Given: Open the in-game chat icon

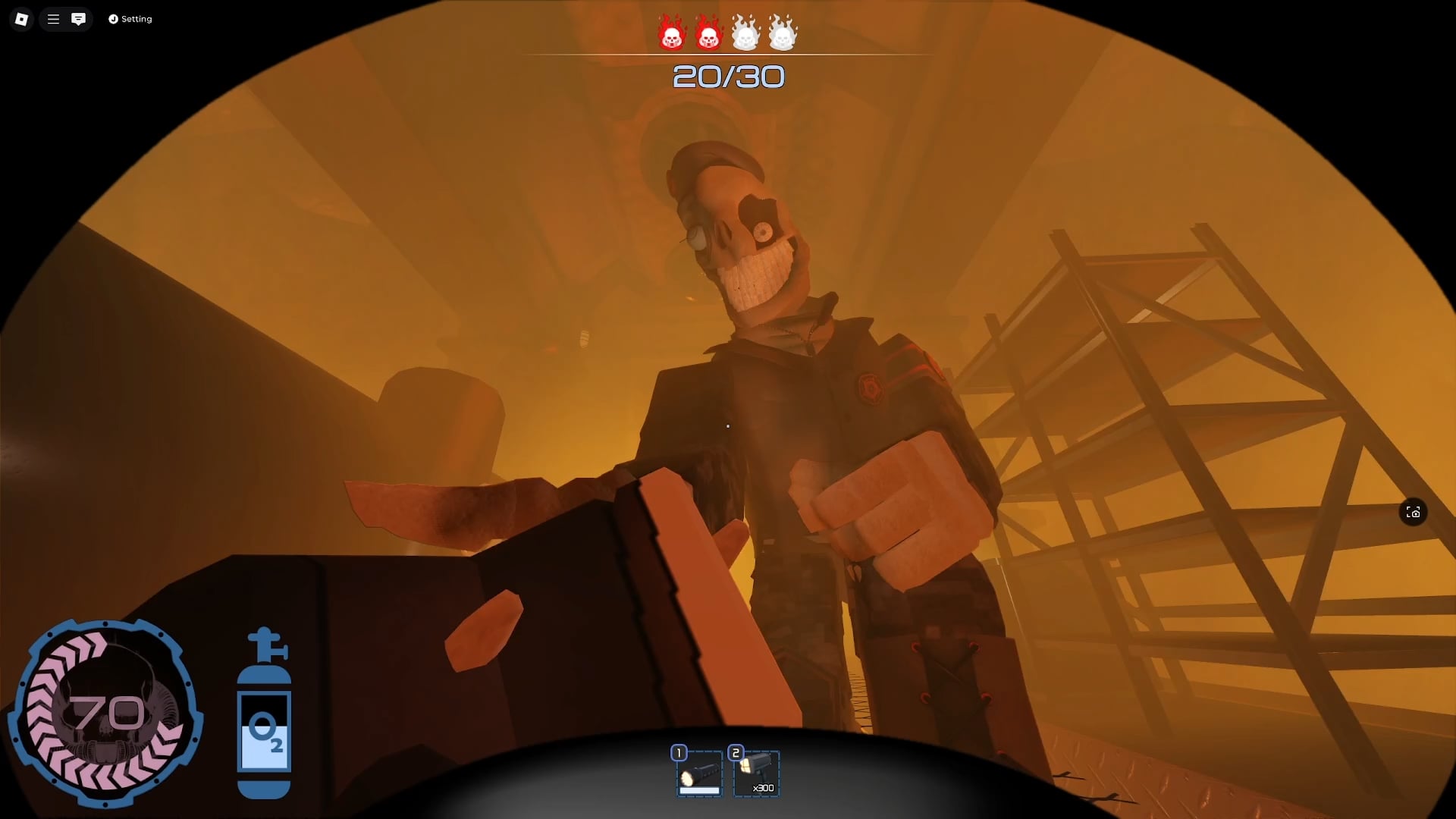Looking at the screenshot, I should 79,19.
